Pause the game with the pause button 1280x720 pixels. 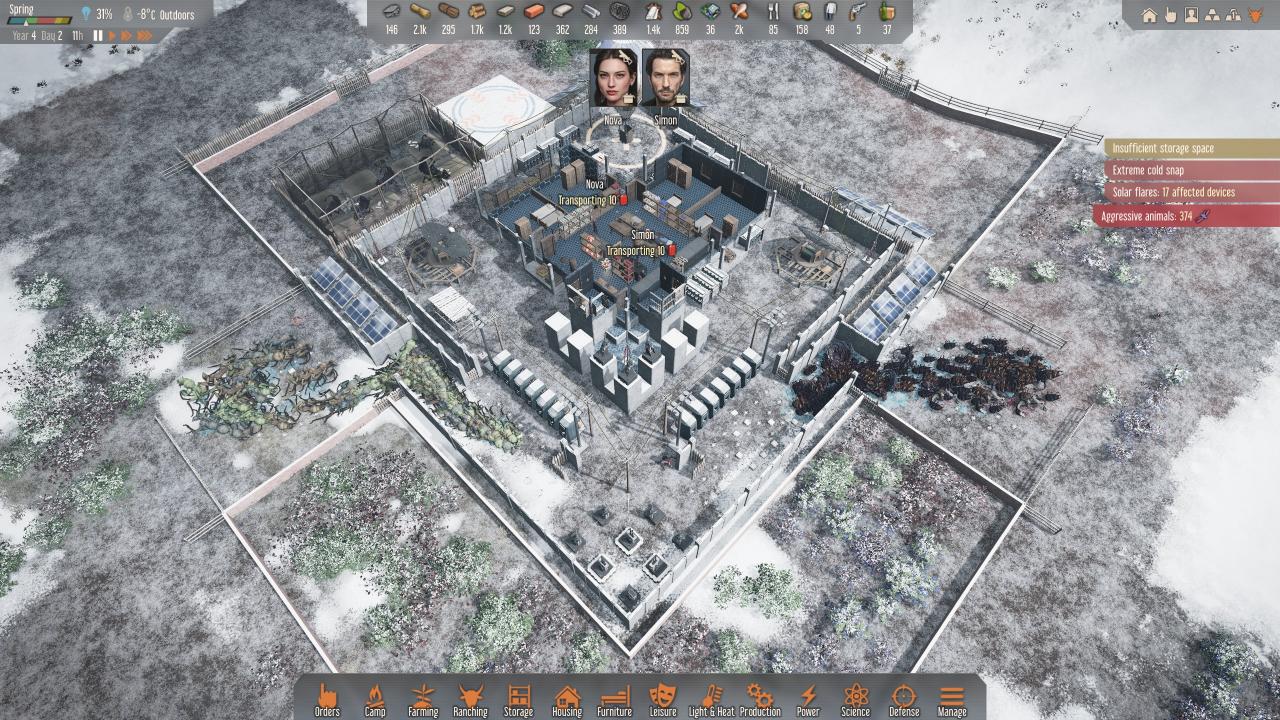click(98, 36)
